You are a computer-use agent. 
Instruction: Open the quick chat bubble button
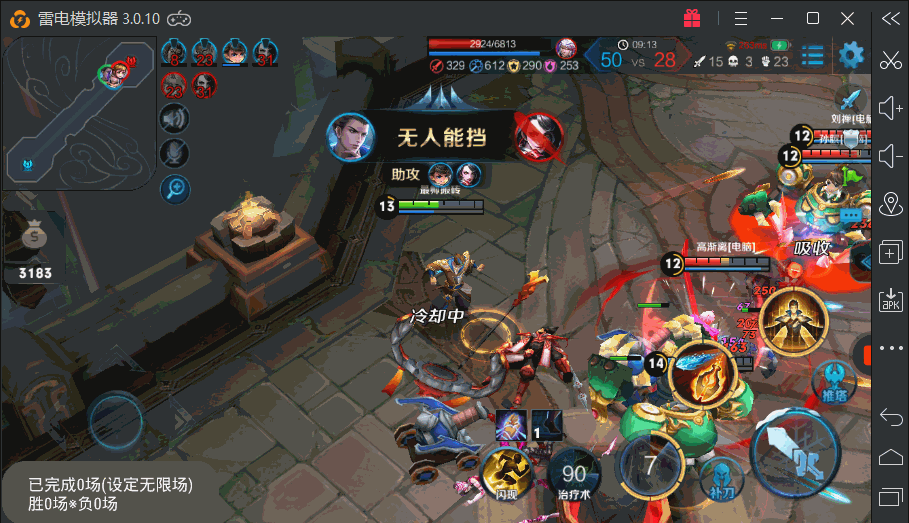pos(851,215)
